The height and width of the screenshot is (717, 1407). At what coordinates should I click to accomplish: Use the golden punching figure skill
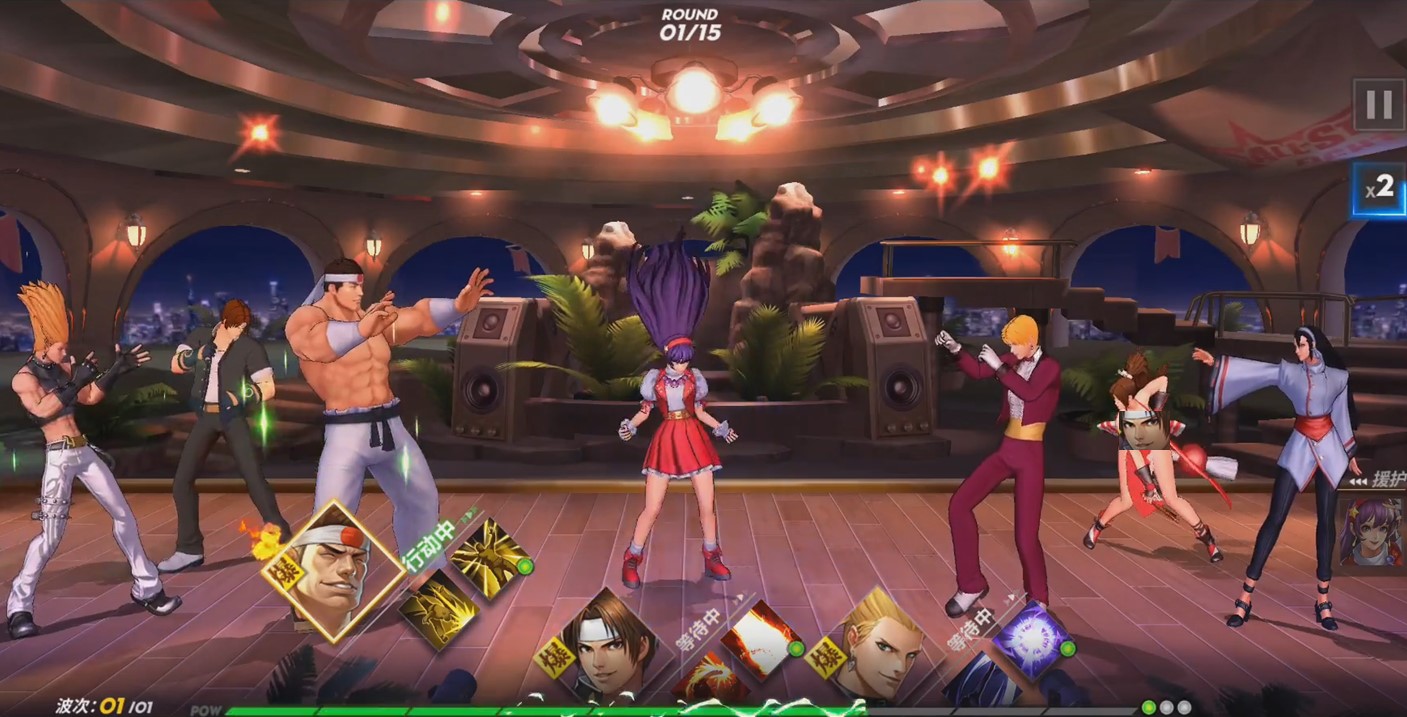pyautogui.click(x=438, y=608)
